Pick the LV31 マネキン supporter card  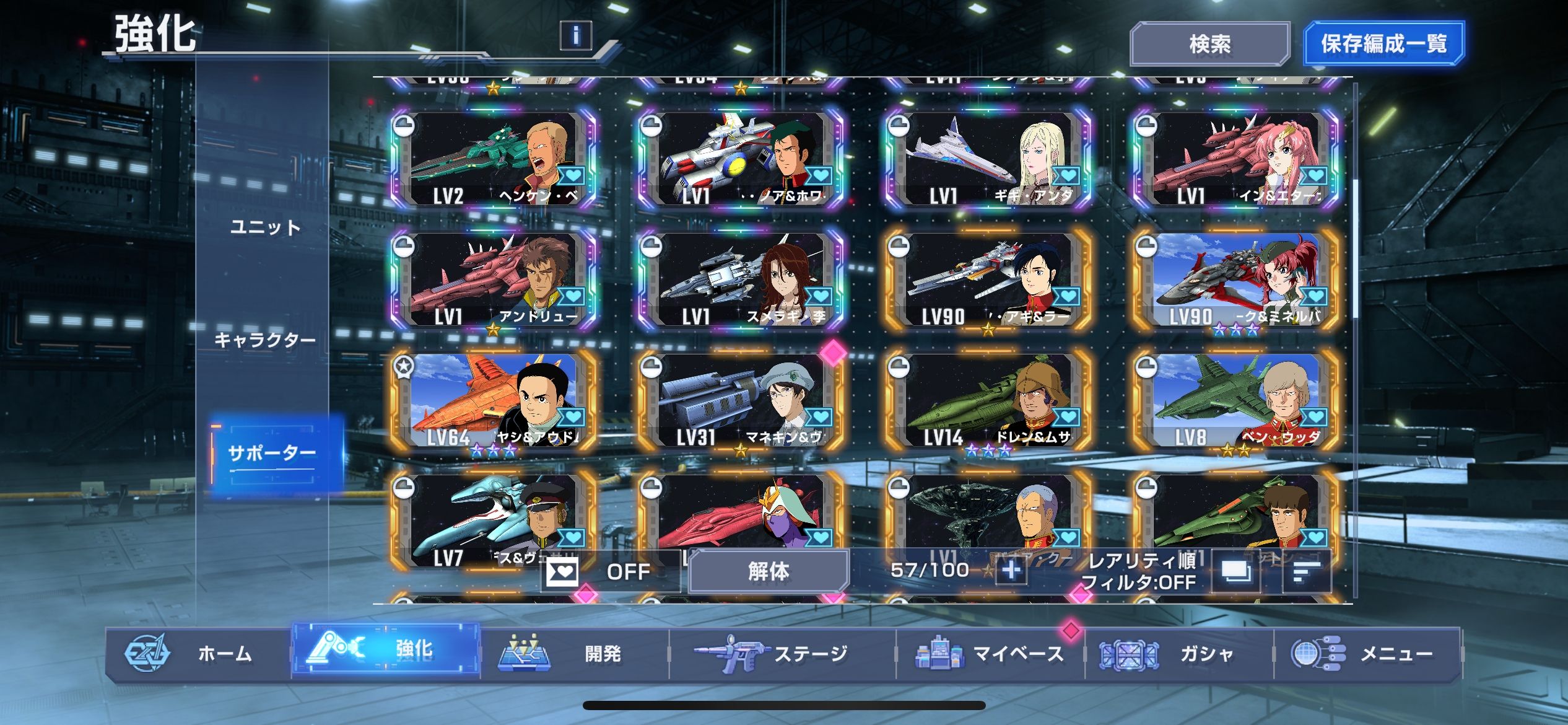click(741, 400)
